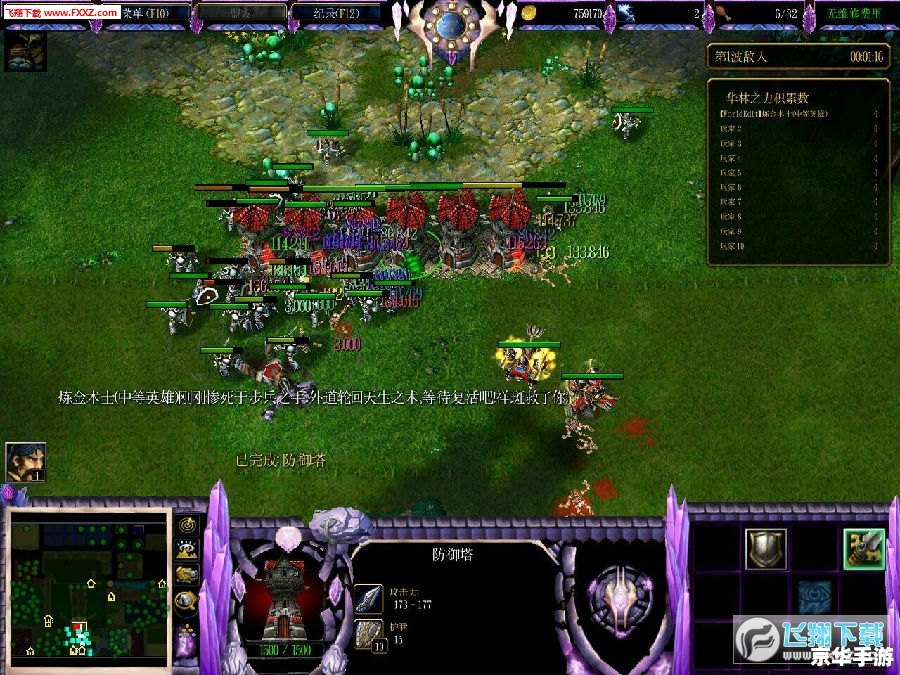900x675 pixels.
Task: Select the greyed eye ability icon
Action: (814, 596)
